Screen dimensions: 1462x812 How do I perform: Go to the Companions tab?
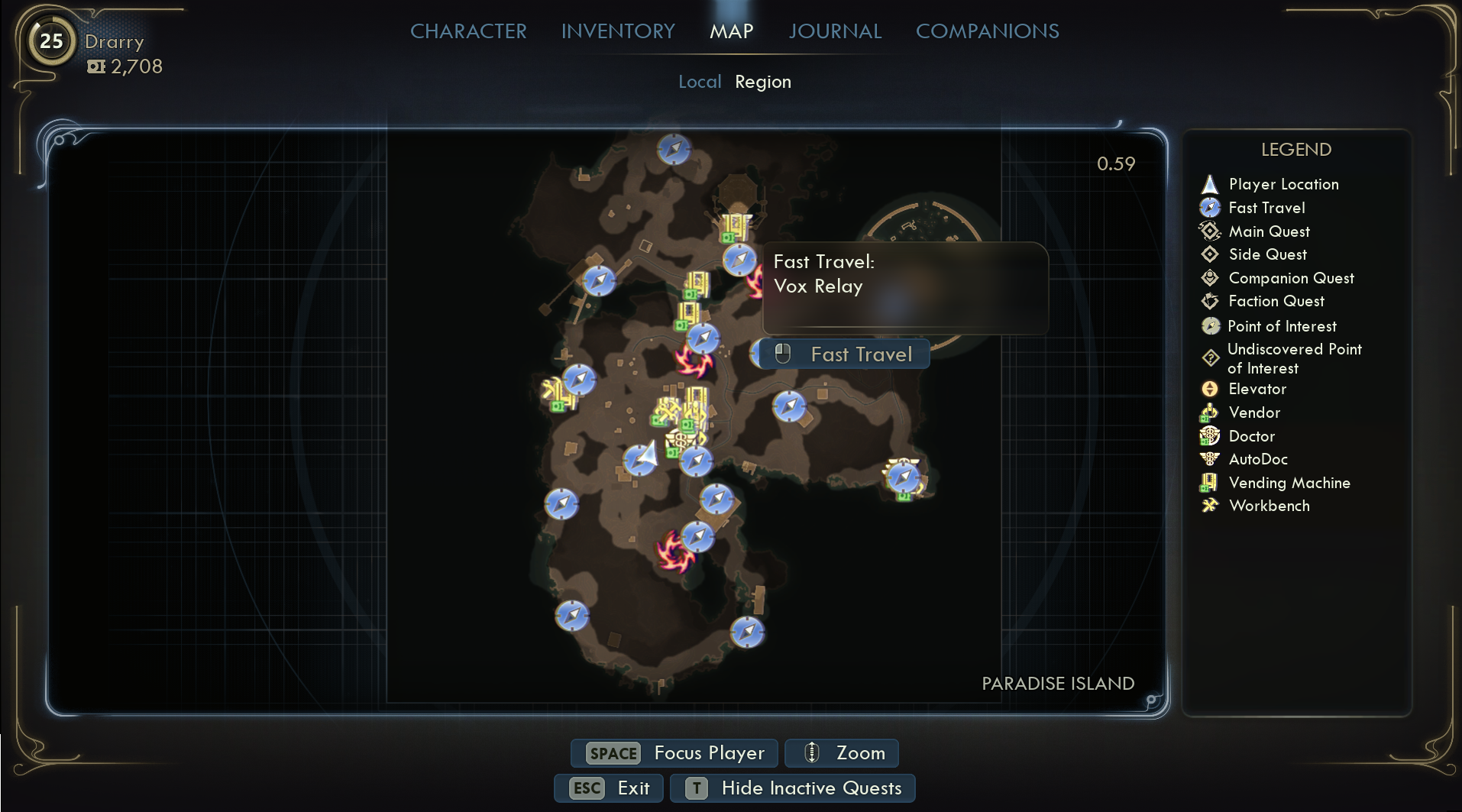pos(987,31)
